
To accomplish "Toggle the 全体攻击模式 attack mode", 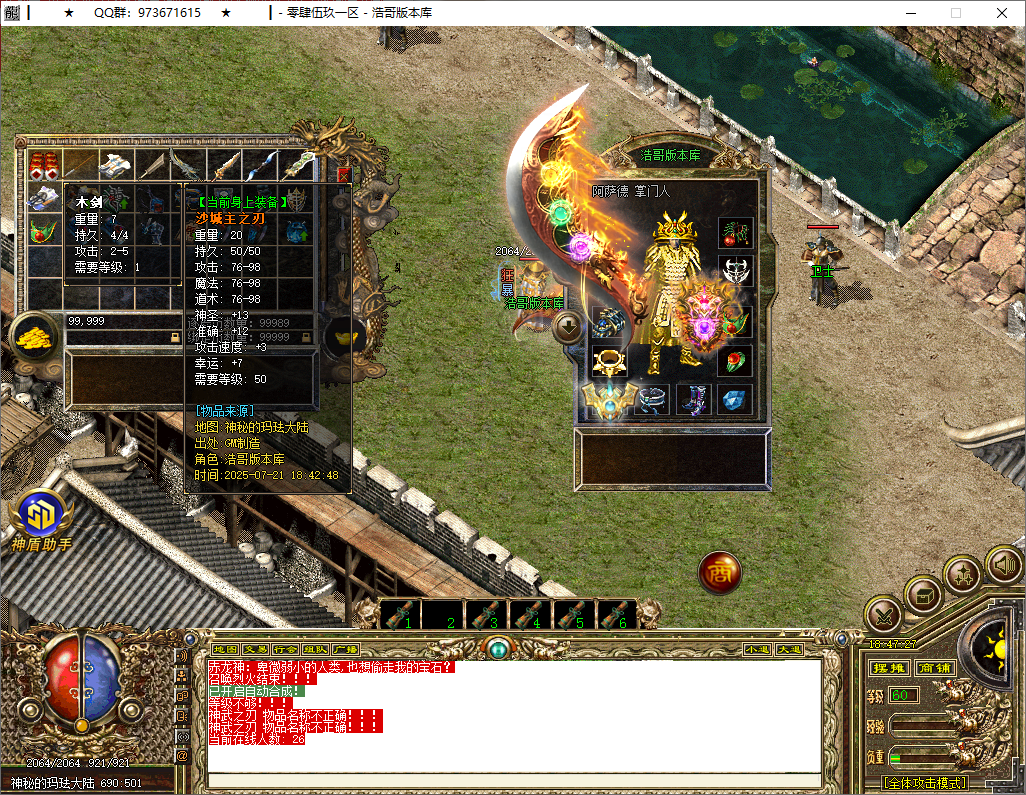I will (924, 782).
